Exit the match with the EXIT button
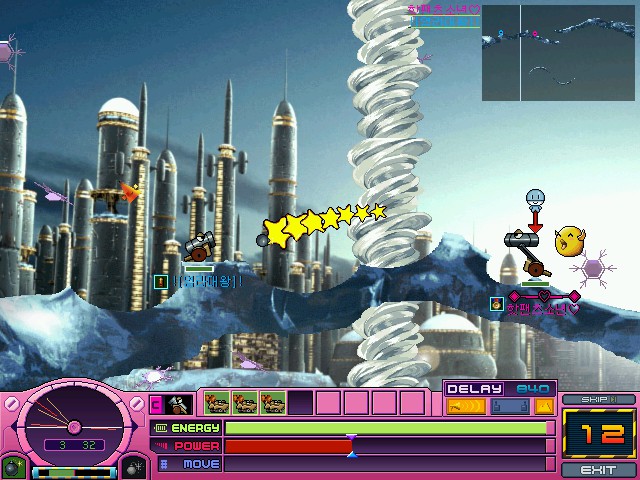The width and height of the screenshot is (640, 480). (x=598, y=469)
